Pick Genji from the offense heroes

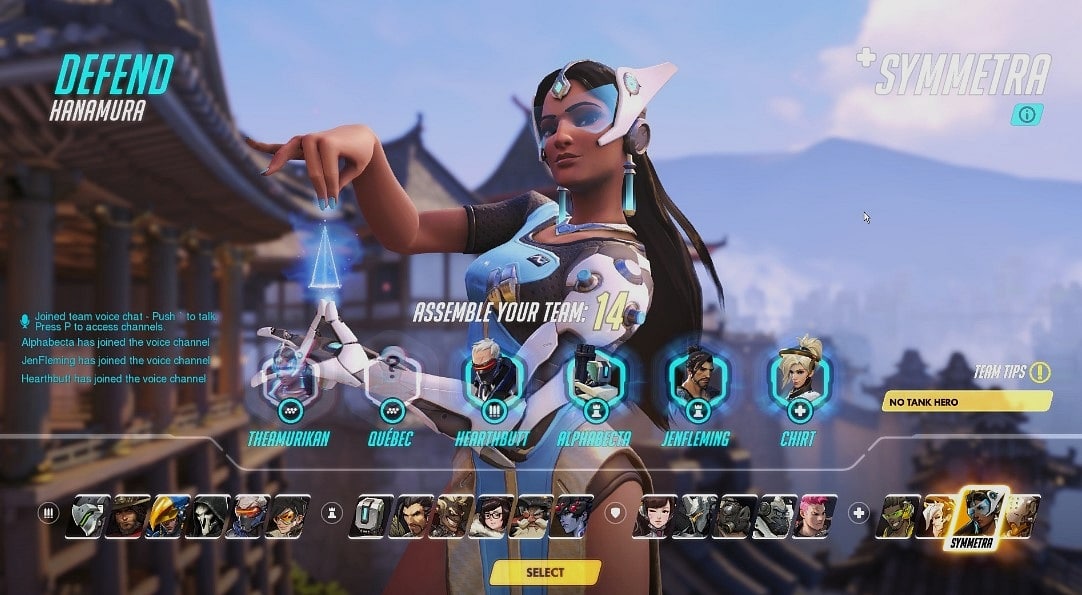pos(88,516)
